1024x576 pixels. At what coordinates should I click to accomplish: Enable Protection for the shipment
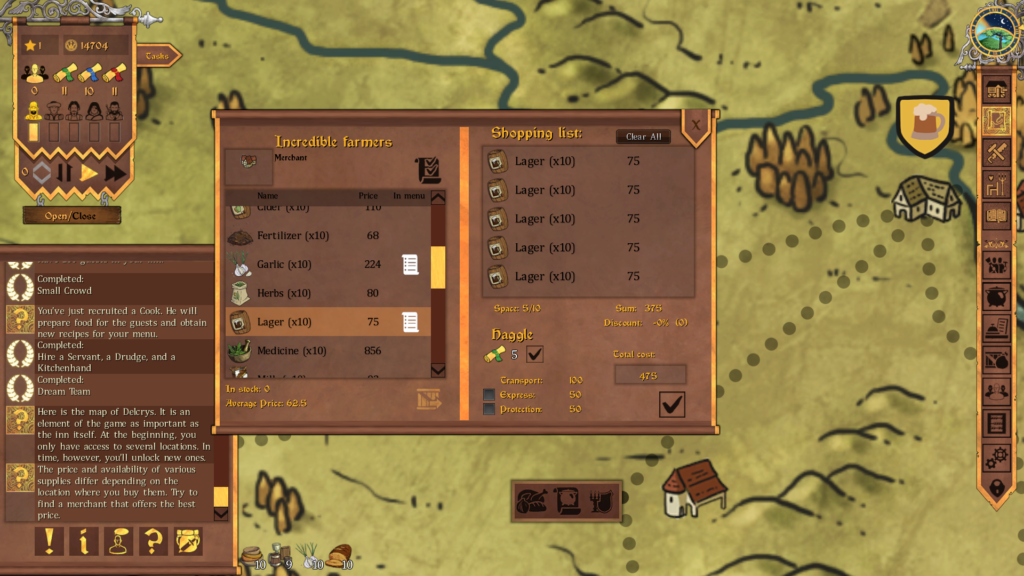click(x=489, y=409)
